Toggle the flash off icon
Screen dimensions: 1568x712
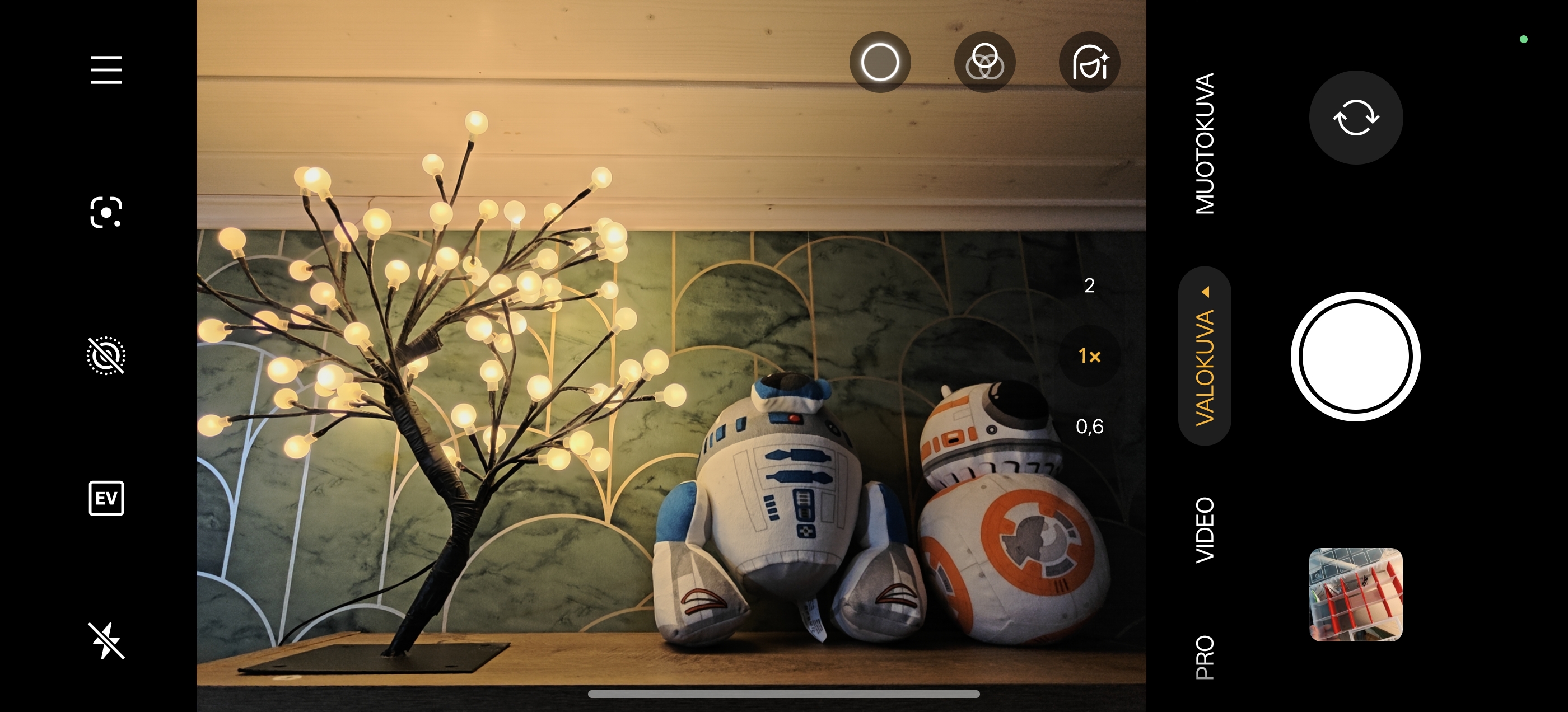(x=106, y=640)
